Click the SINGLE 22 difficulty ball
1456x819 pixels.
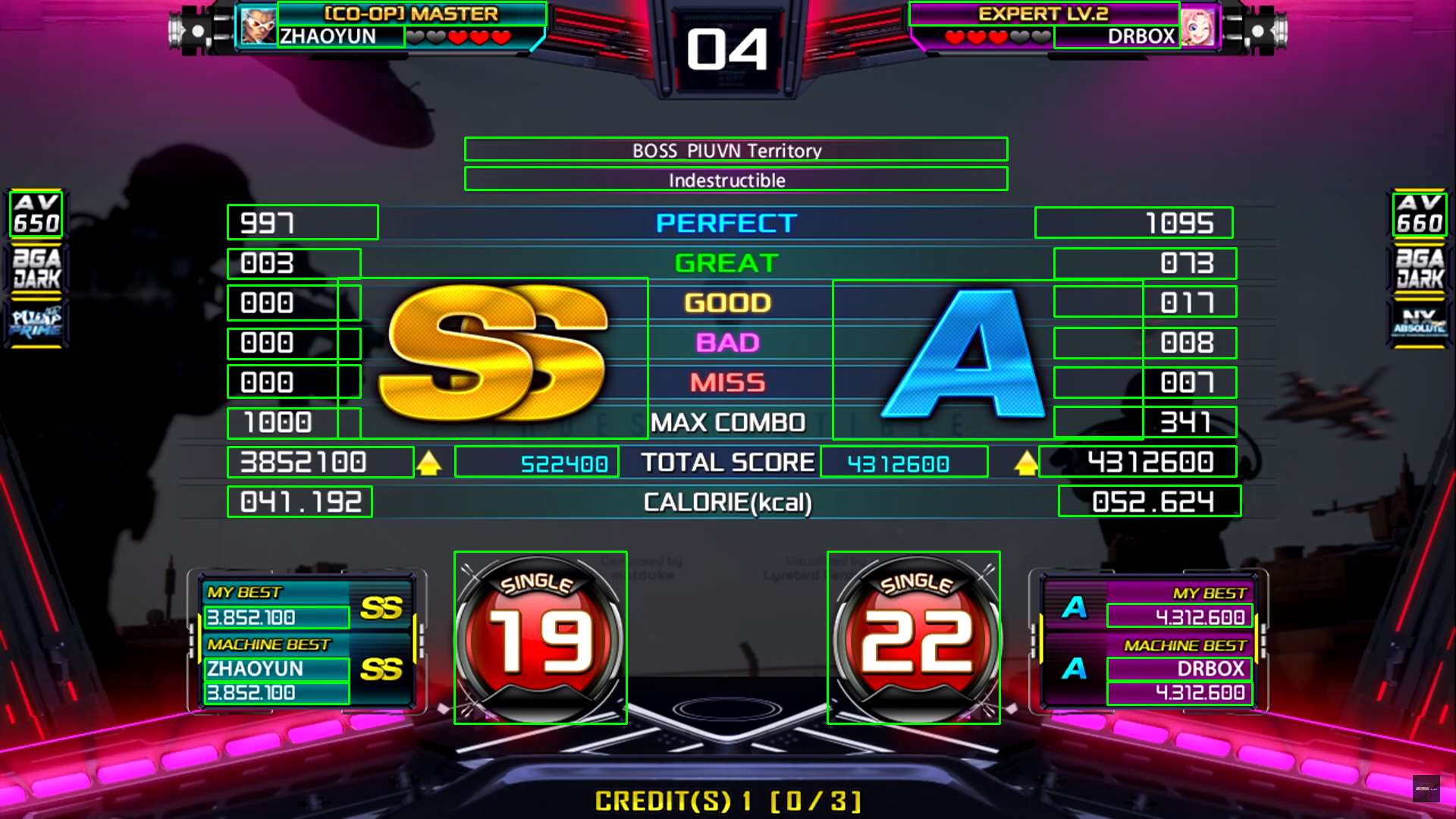(x=915, y=637)
